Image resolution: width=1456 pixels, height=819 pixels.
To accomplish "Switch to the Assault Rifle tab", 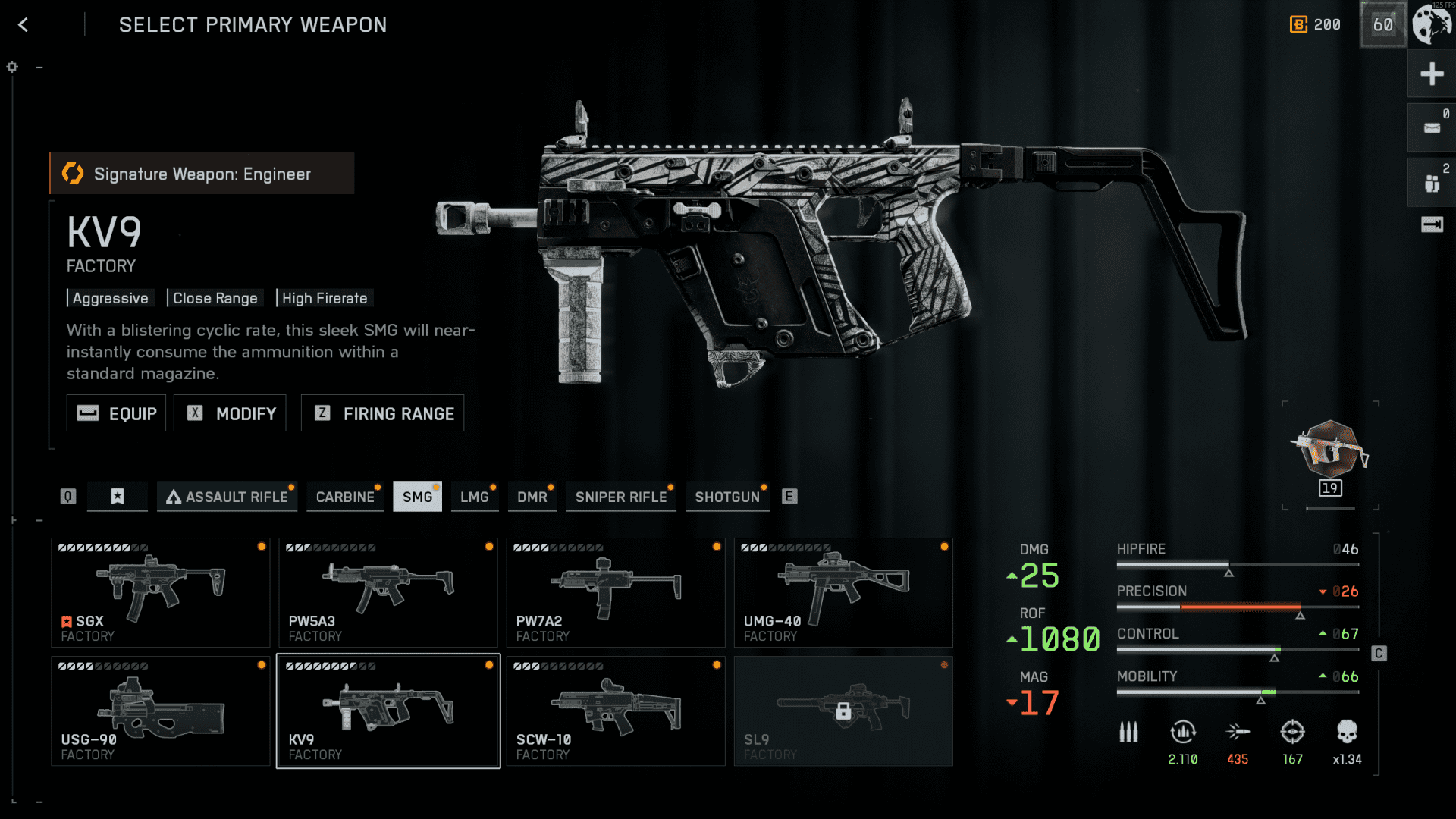I will point(227,497).
